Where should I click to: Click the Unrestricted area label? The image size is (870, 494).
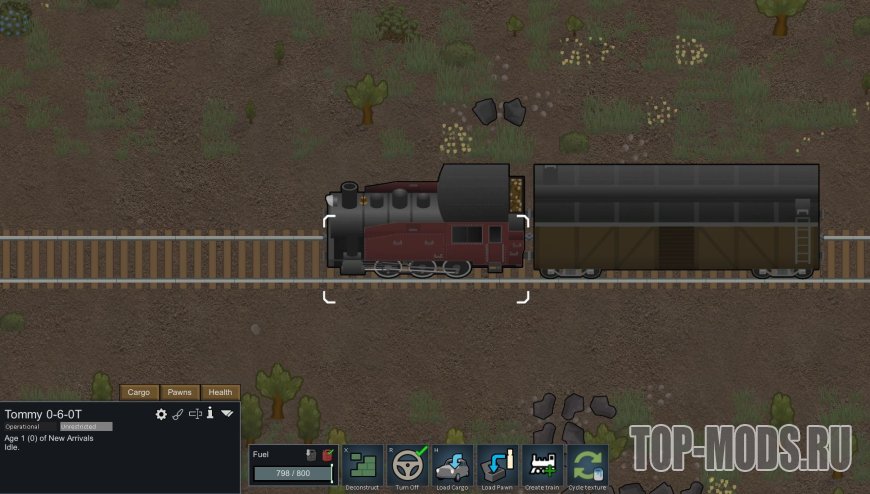pyautogui.click(x=85, y=426)
